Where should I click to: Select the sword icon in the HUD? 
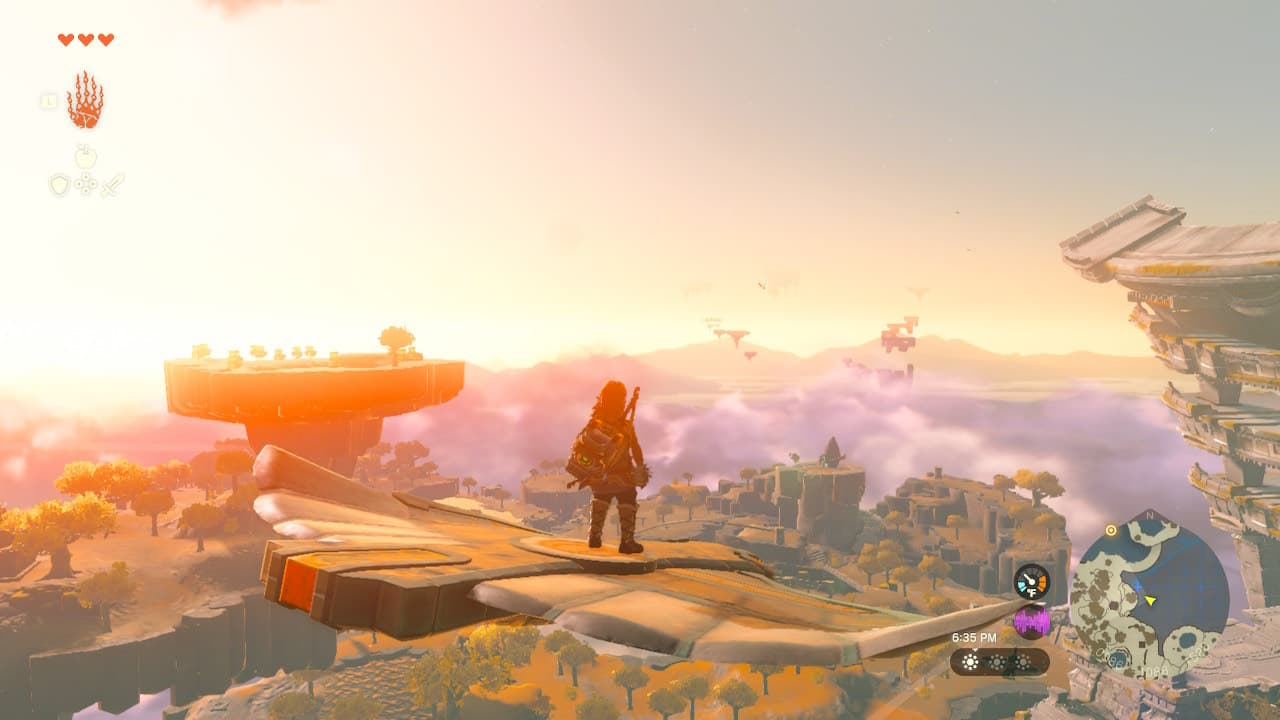click(112, 184)
